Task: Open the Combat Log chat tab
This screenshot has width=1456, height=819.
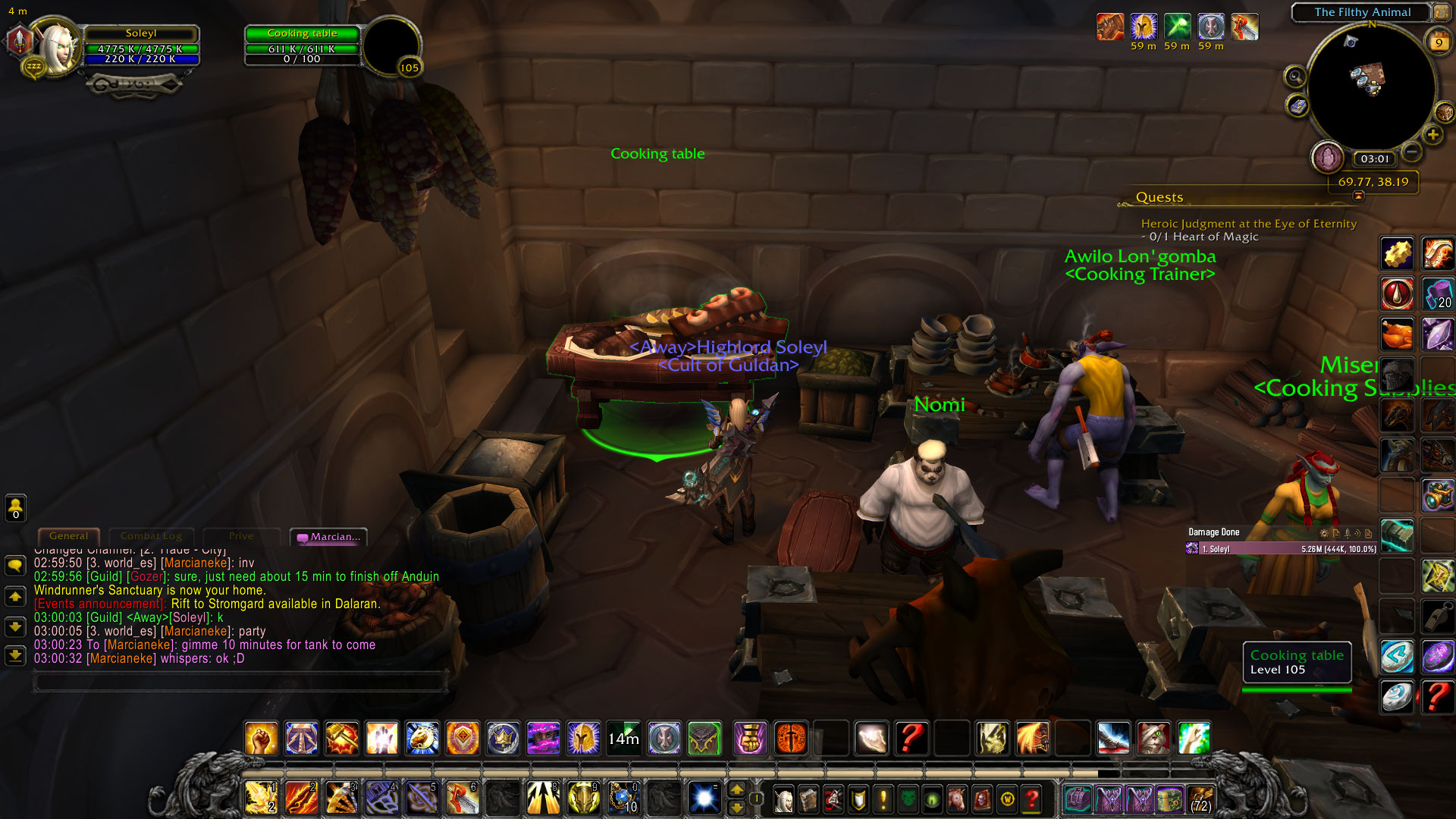Action: point(151,536)
